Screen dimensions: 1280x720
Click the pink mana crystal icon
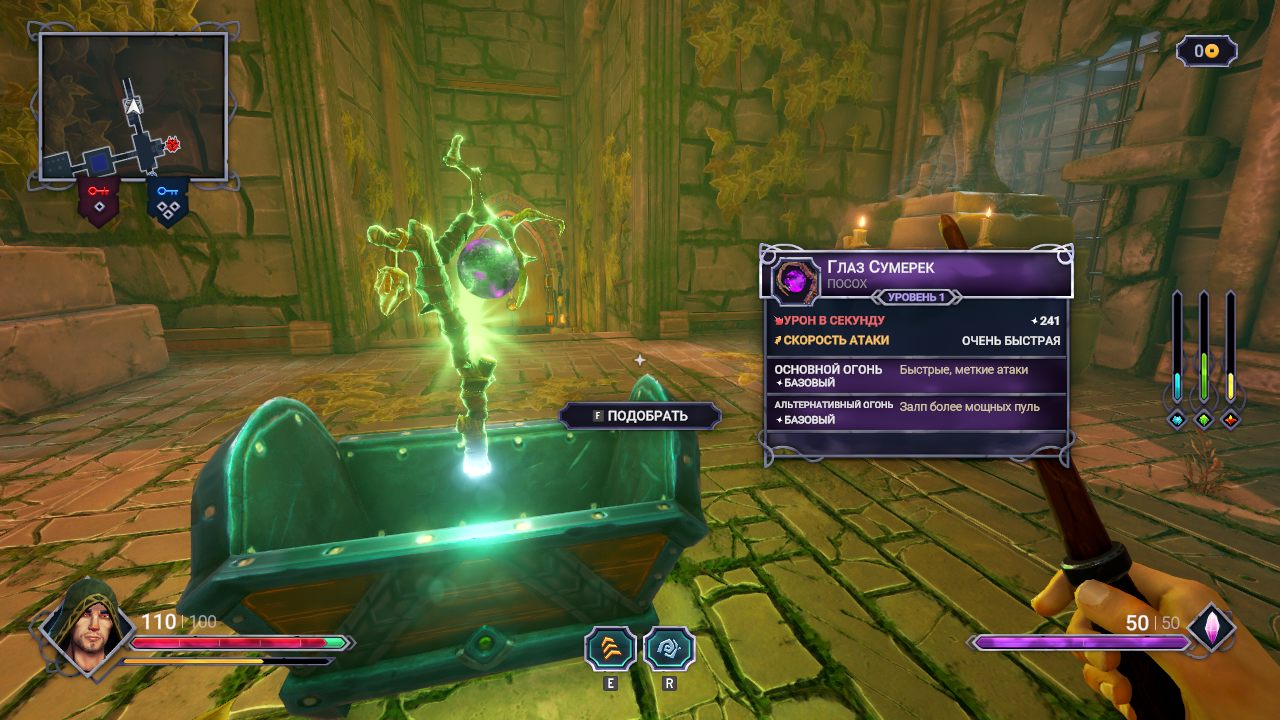1211,629
